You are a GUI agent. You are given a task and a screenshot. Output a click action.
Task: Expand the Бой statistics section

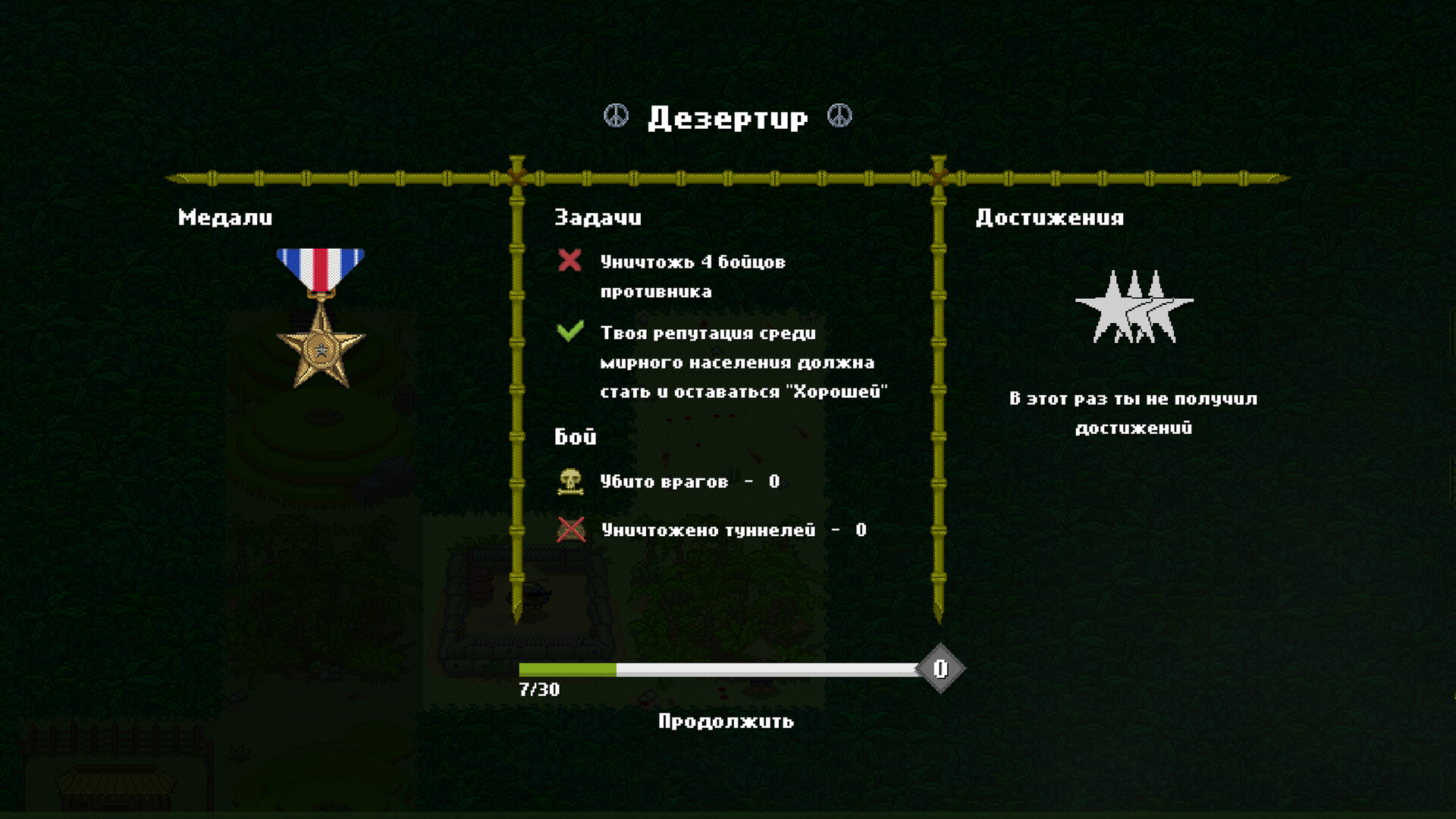coord(575,436)
